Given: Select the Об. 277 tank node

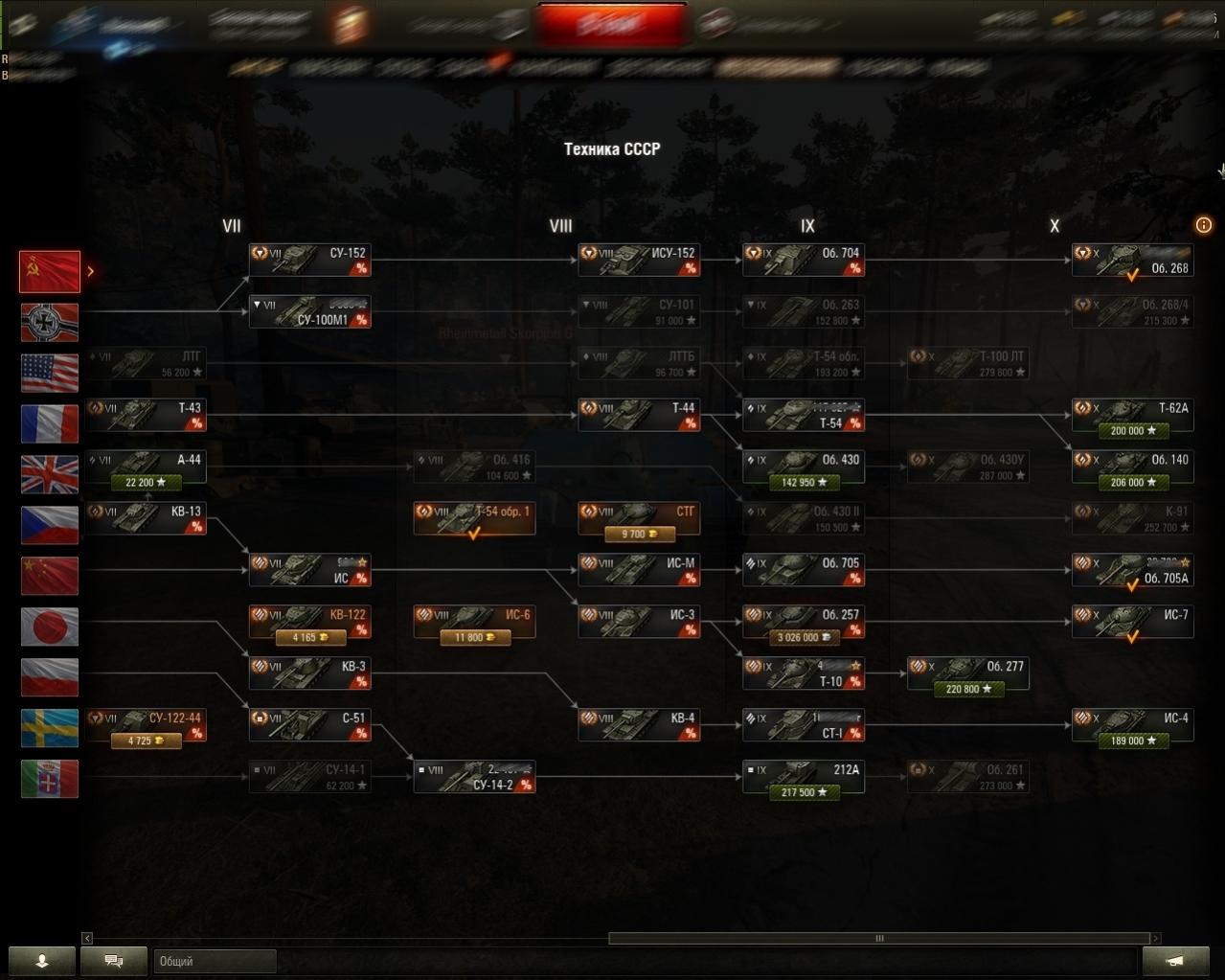Looking at the screenshot, I should (x=967, y=673).
